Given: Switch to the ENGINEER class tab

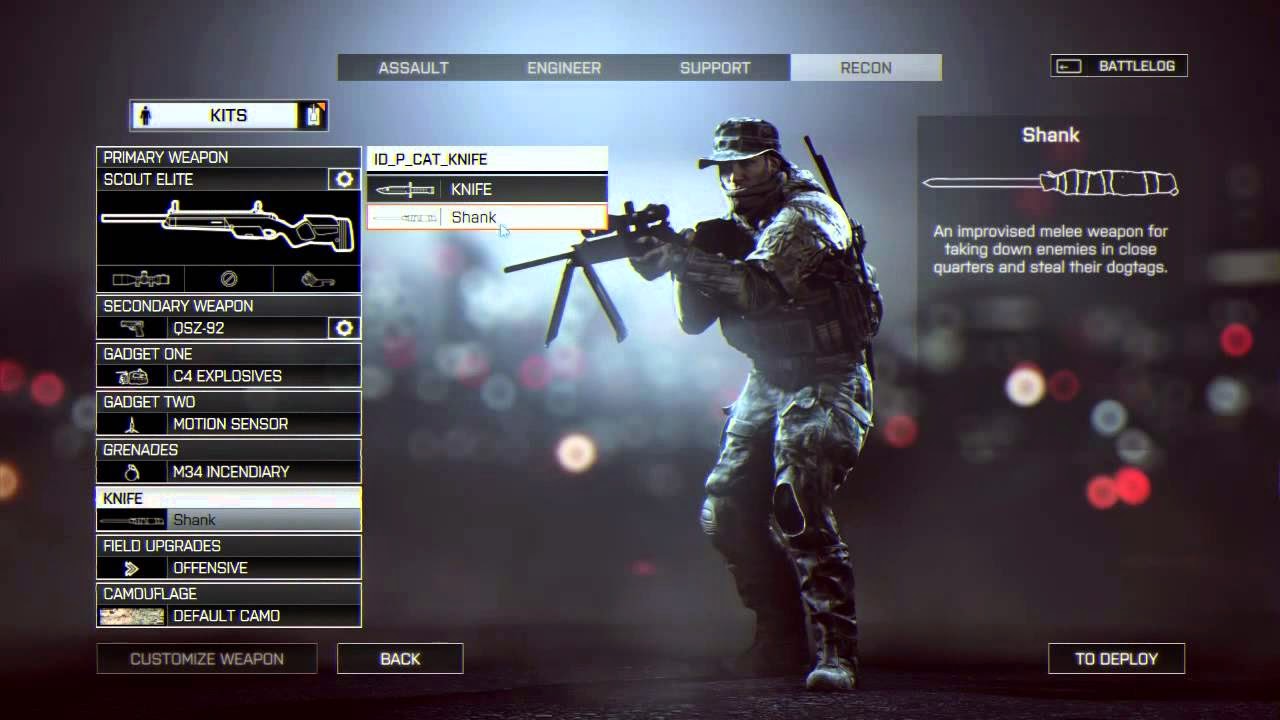Looking at the screenshot, I should pyautogui.click(x=563, y=67).
